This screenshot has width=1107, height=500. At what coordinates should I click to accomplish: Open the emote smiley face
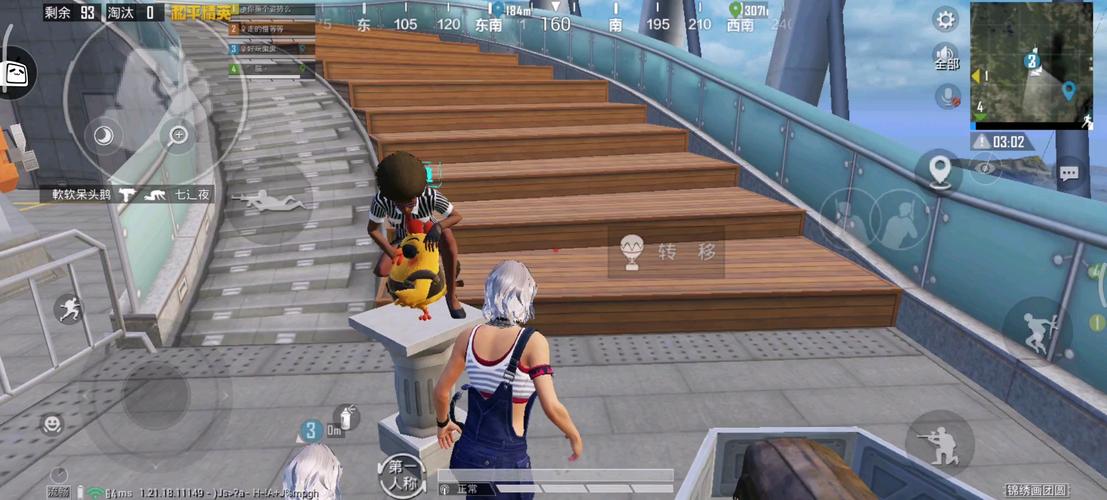[x=51, y=425]
